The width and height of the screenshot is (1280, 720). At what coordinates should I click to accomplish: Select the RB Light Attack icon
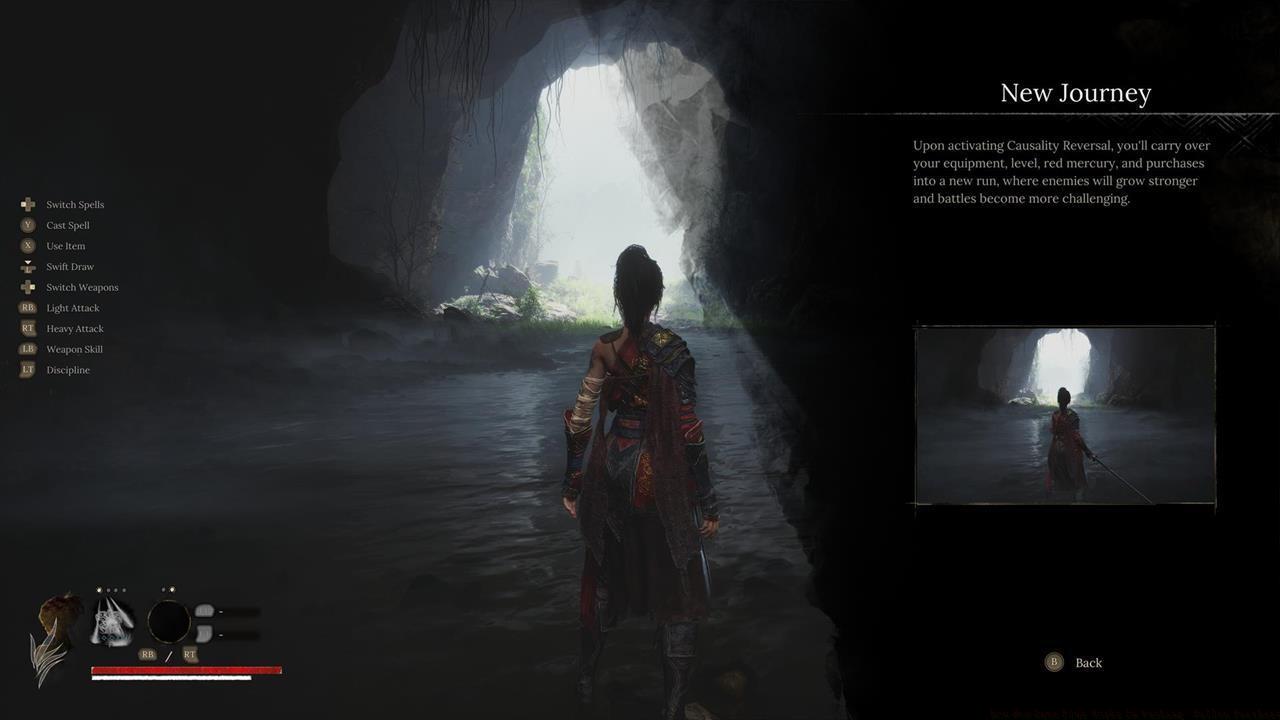point(27,307)
